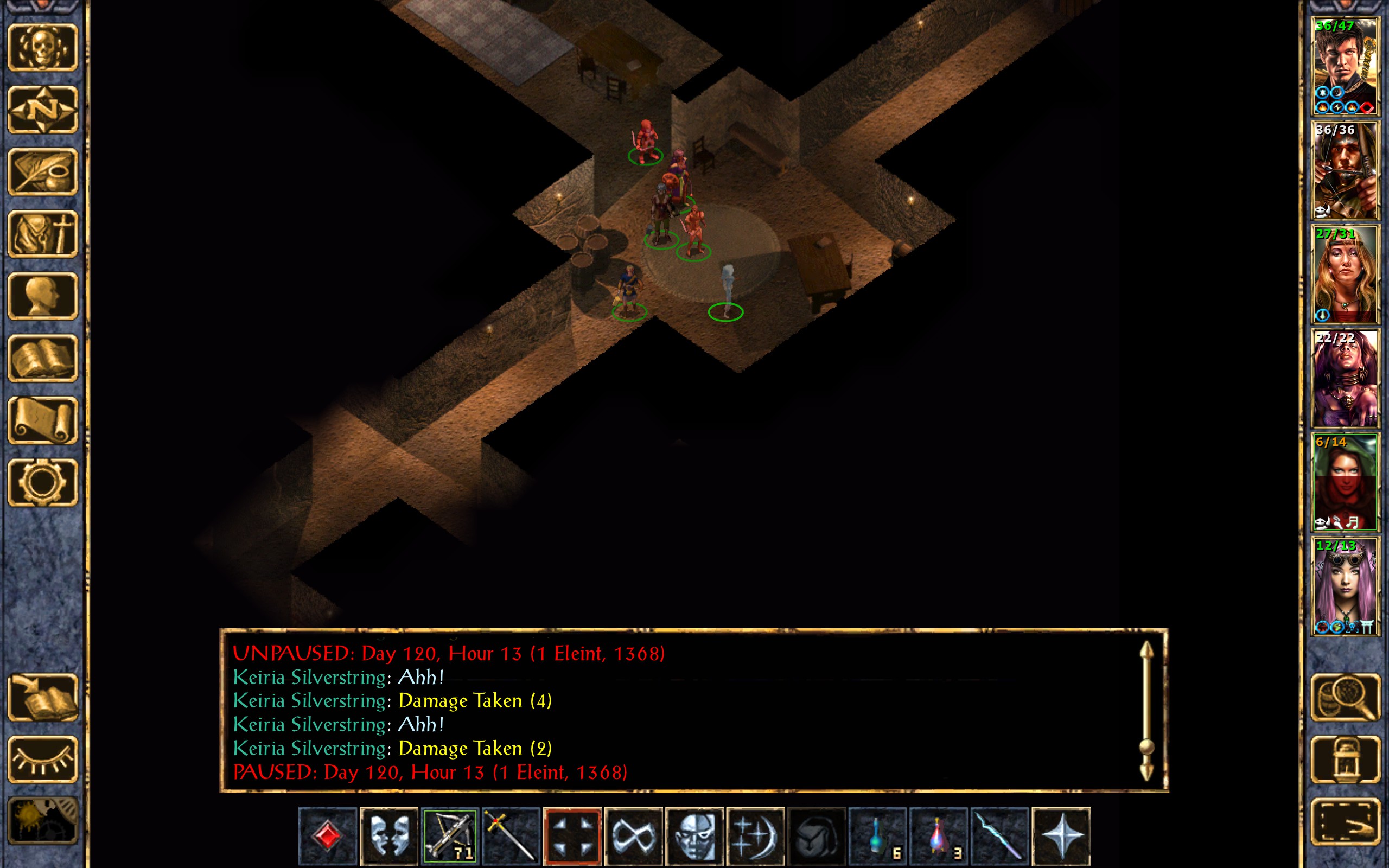Toggle the lantern button in the right sidebar

1345,759
